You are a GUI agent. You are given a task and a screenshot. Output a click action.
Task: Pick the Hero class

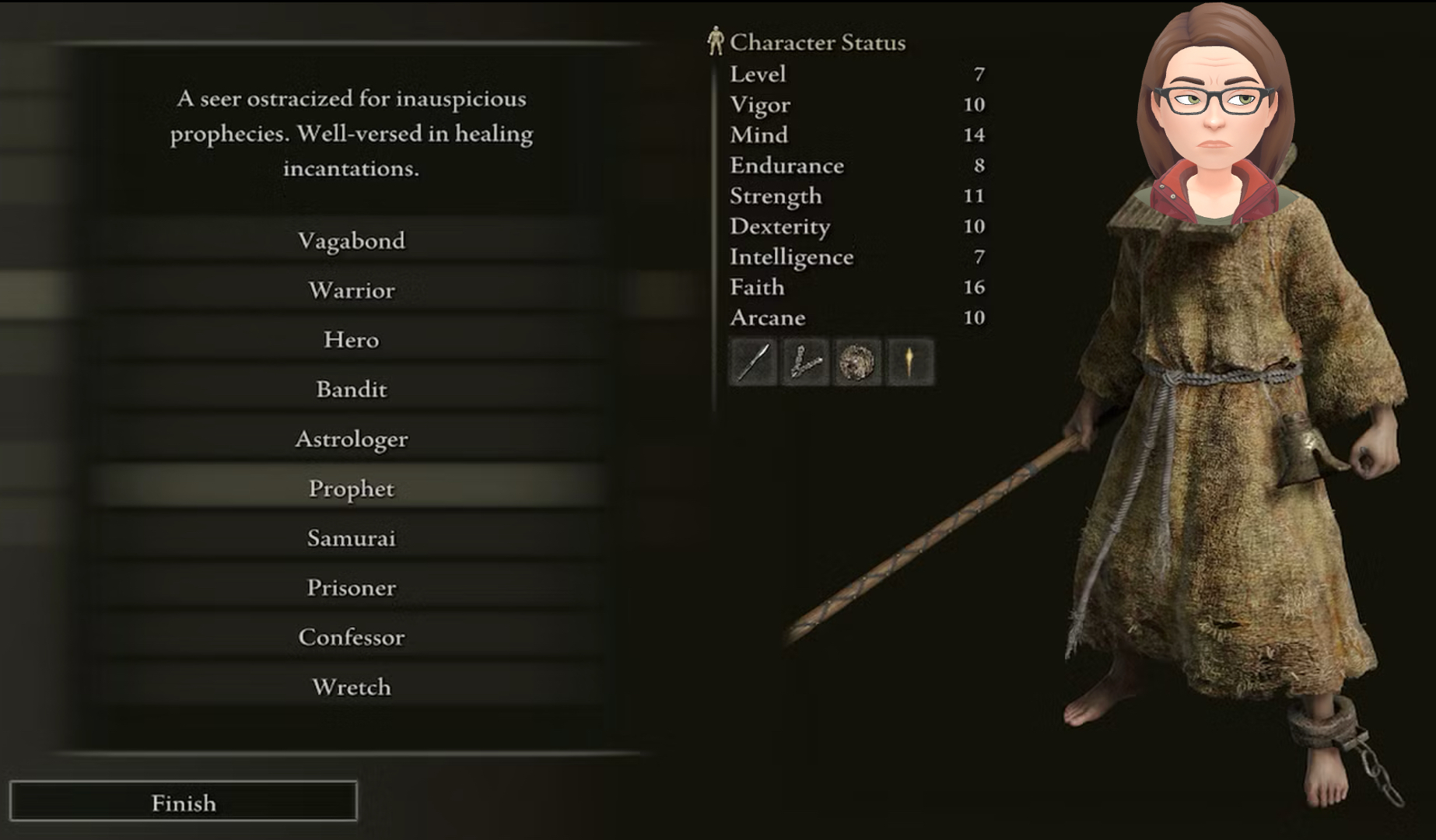coord(351,340)
